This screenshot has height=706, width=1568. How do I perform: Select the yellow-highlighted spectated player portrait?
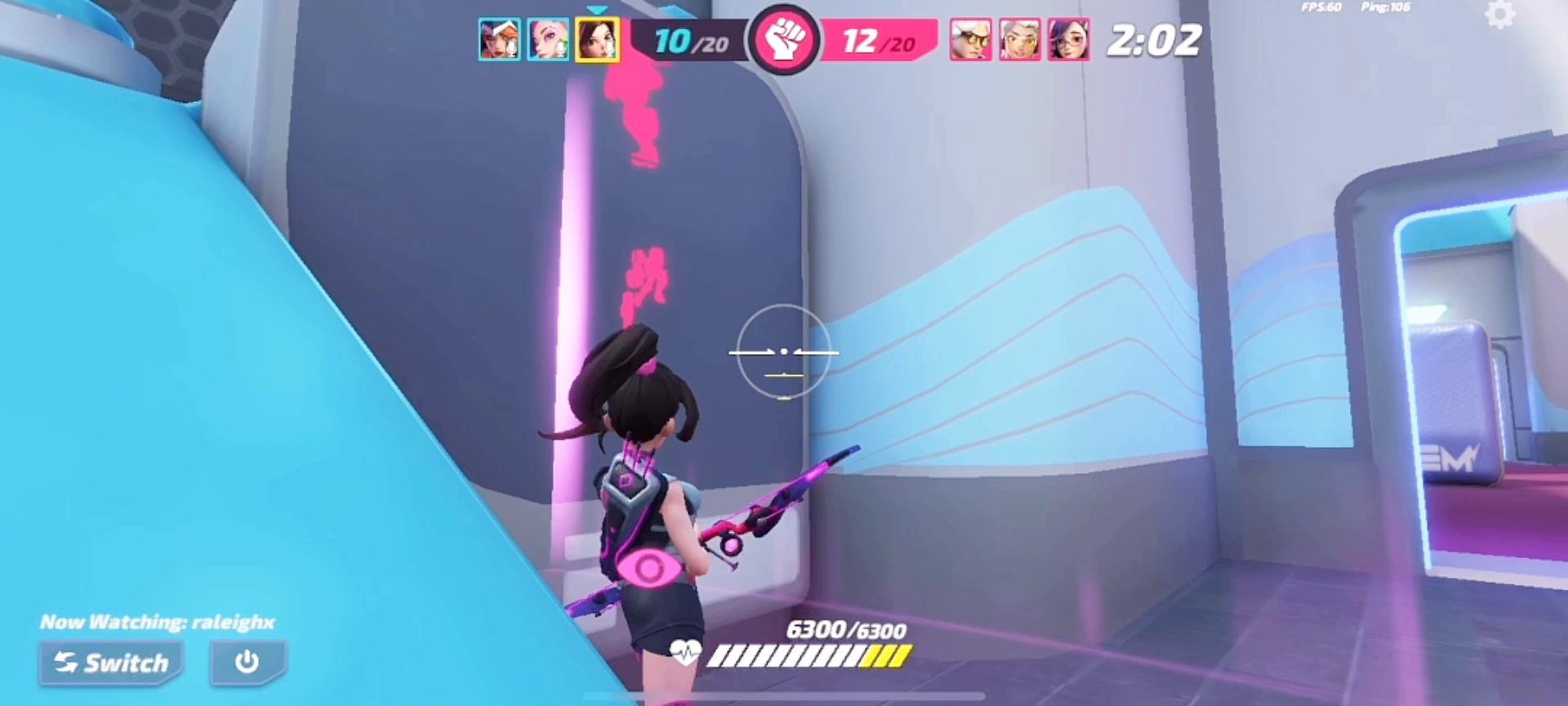click(x=598, y=39)
